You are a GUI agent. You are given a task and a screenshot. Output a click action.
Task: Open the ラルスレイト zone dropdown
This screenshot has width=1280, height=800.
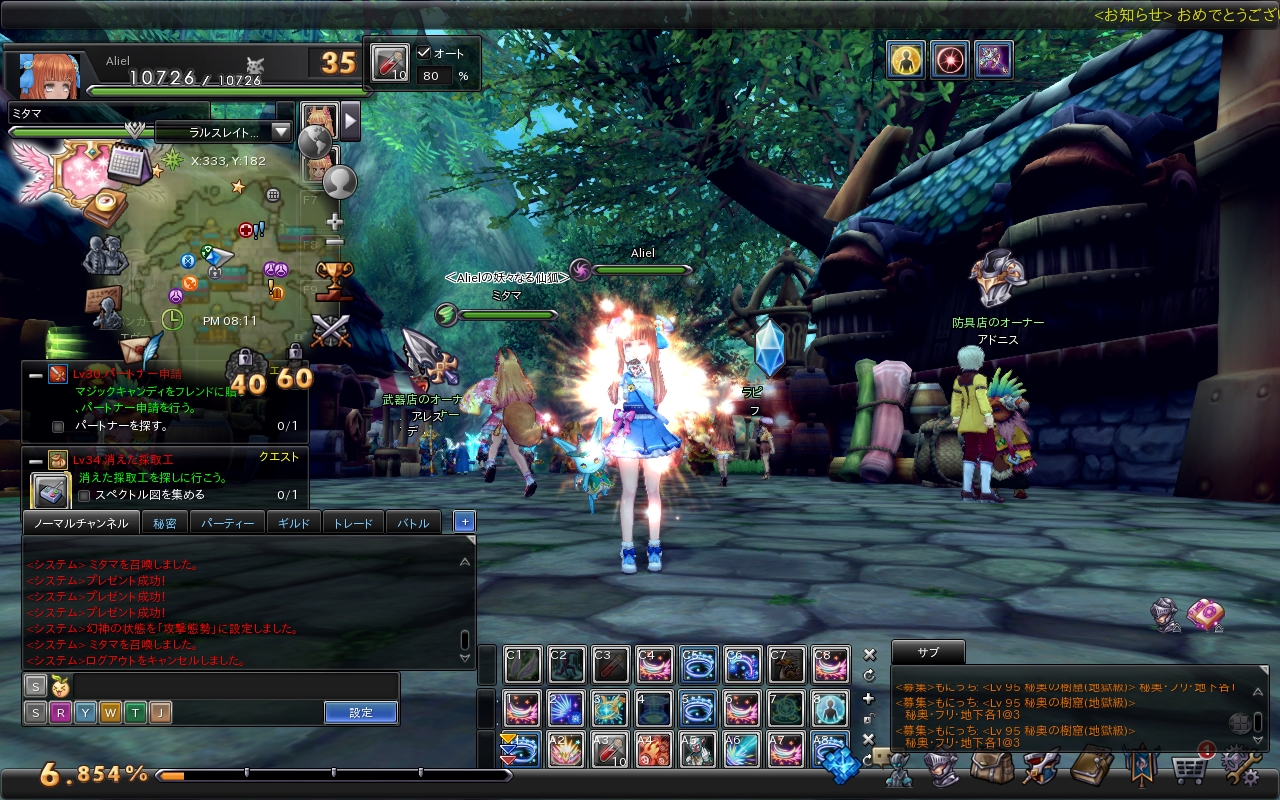281,132
